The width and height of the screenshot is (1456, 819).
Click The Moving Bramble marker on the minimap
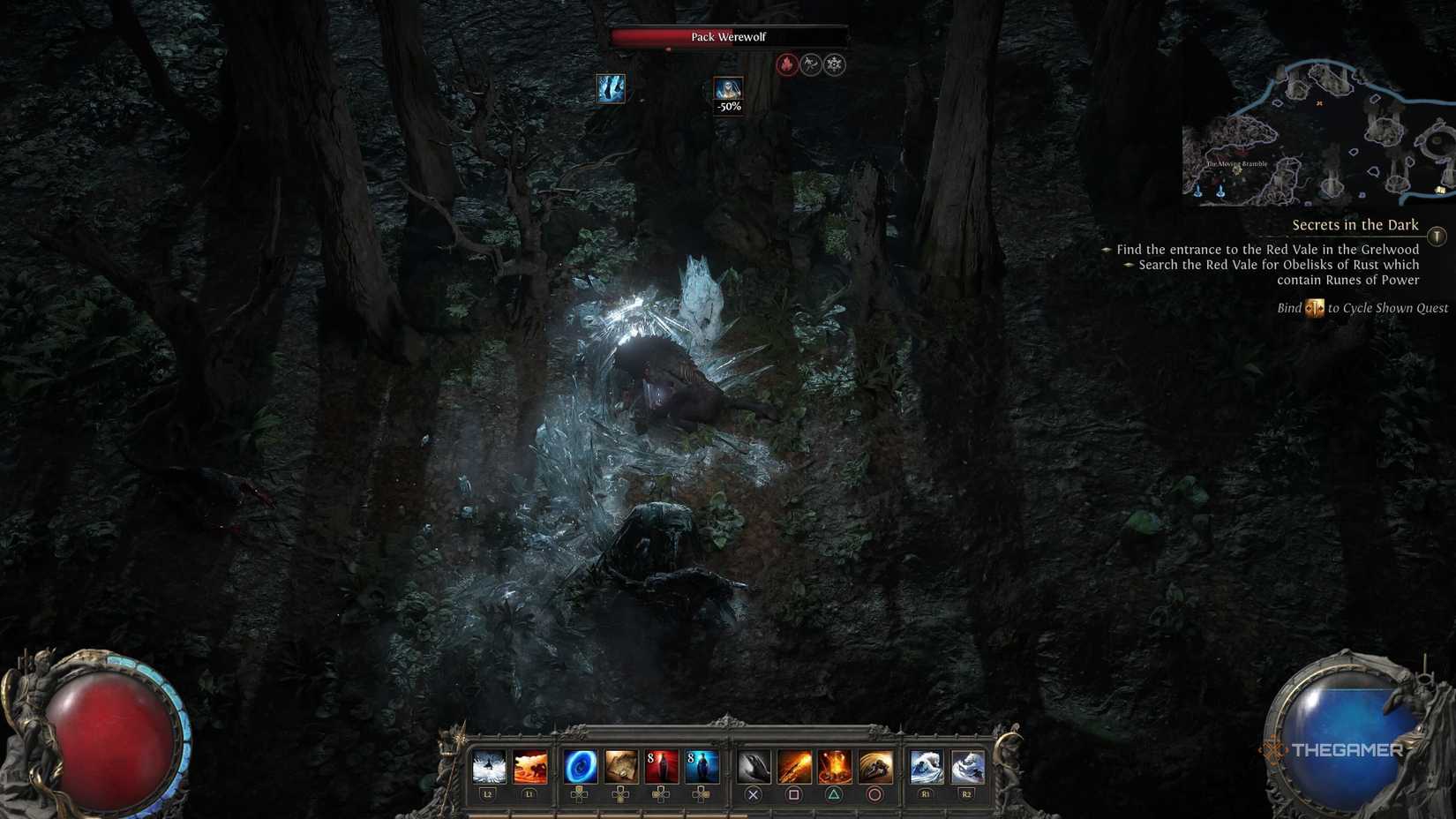point(1235,164)
